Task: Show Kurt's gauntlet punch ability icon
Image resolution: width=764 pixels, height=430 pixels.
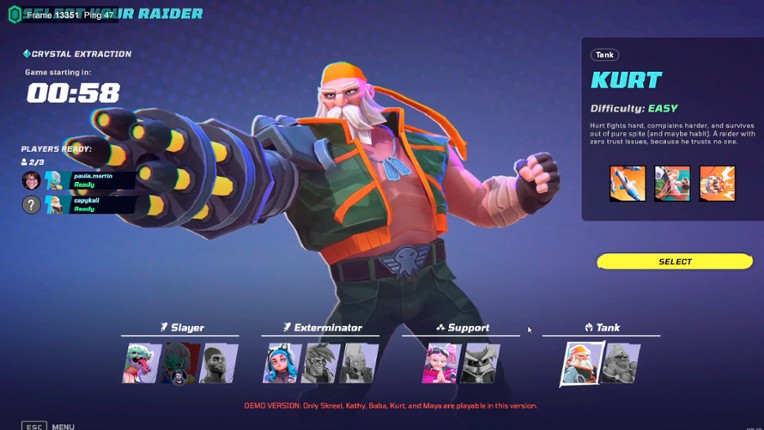Action: tap(717, 184)
